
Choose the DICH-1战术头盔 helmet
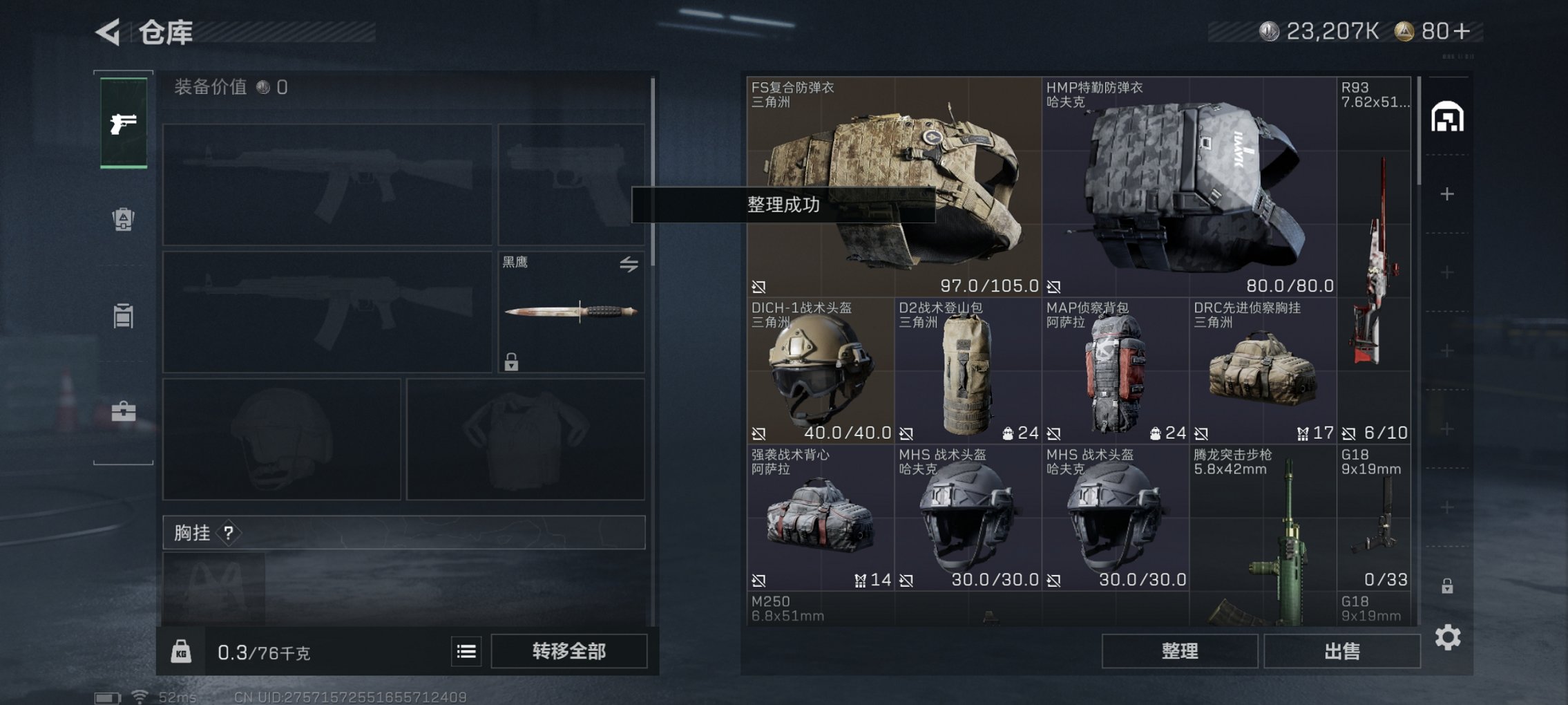(820, 371)
